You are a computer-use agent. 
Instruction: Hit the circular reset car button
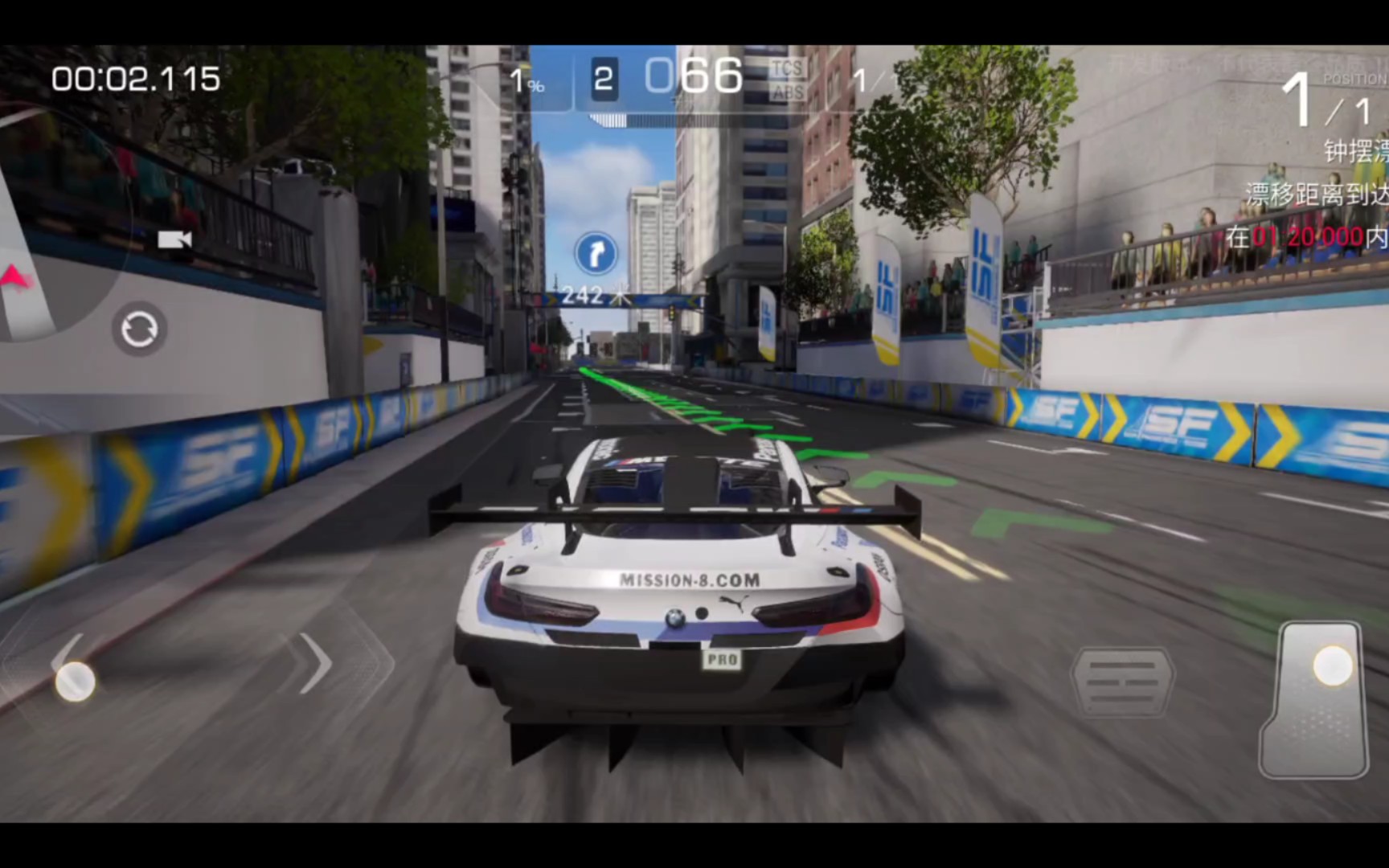pyautogui.click(x=139, y=330)
